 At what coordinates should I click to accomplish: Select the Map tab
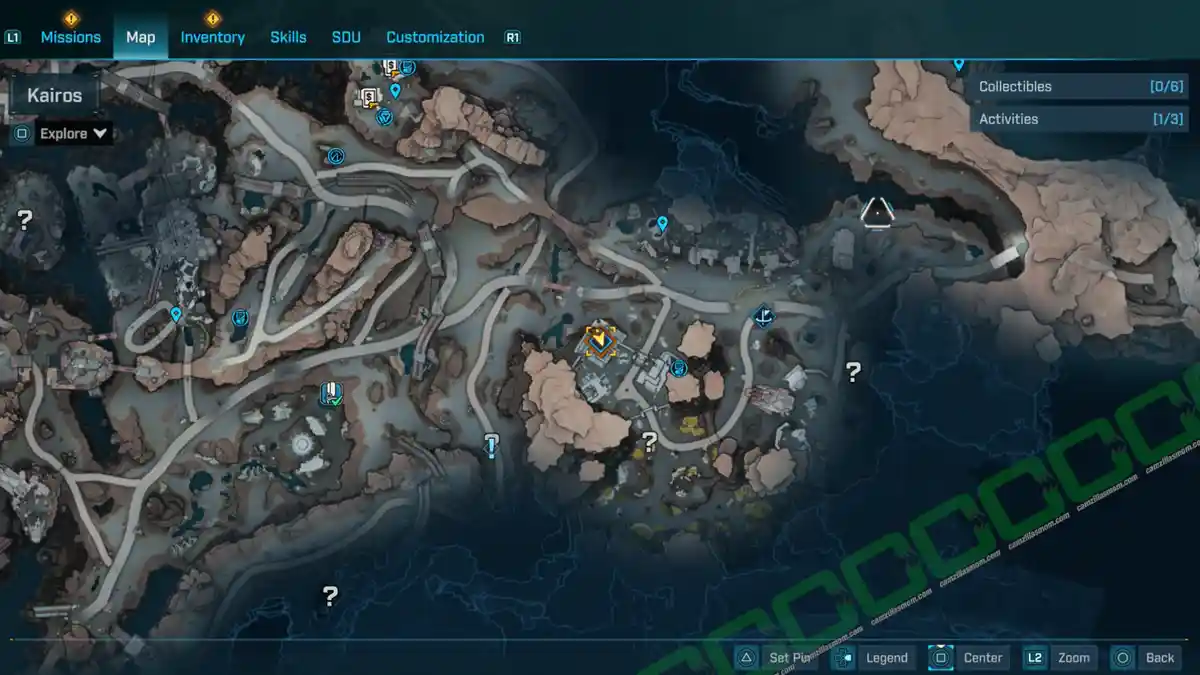tap(140, 37)
